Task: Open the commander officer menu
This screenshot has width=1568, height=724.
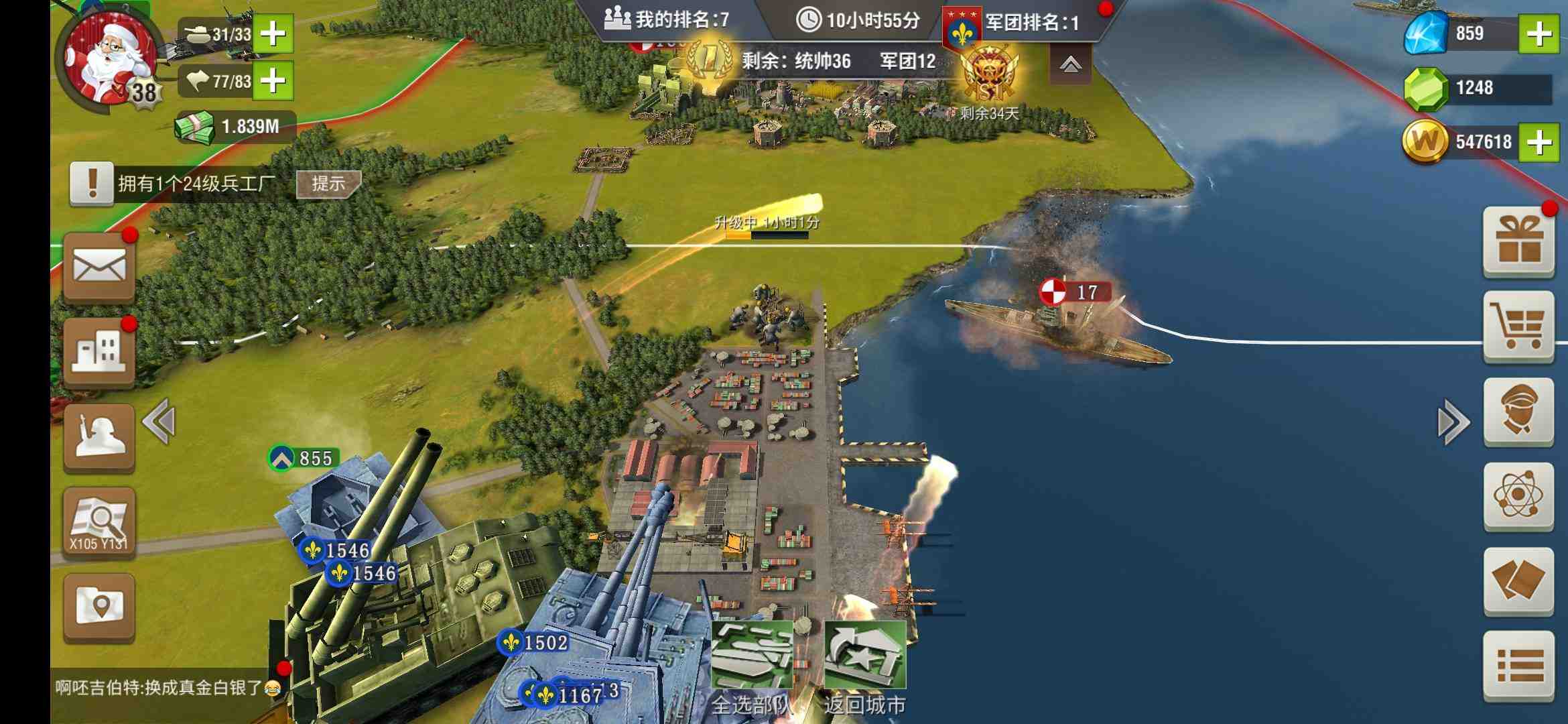Action: coord(1518,411)
